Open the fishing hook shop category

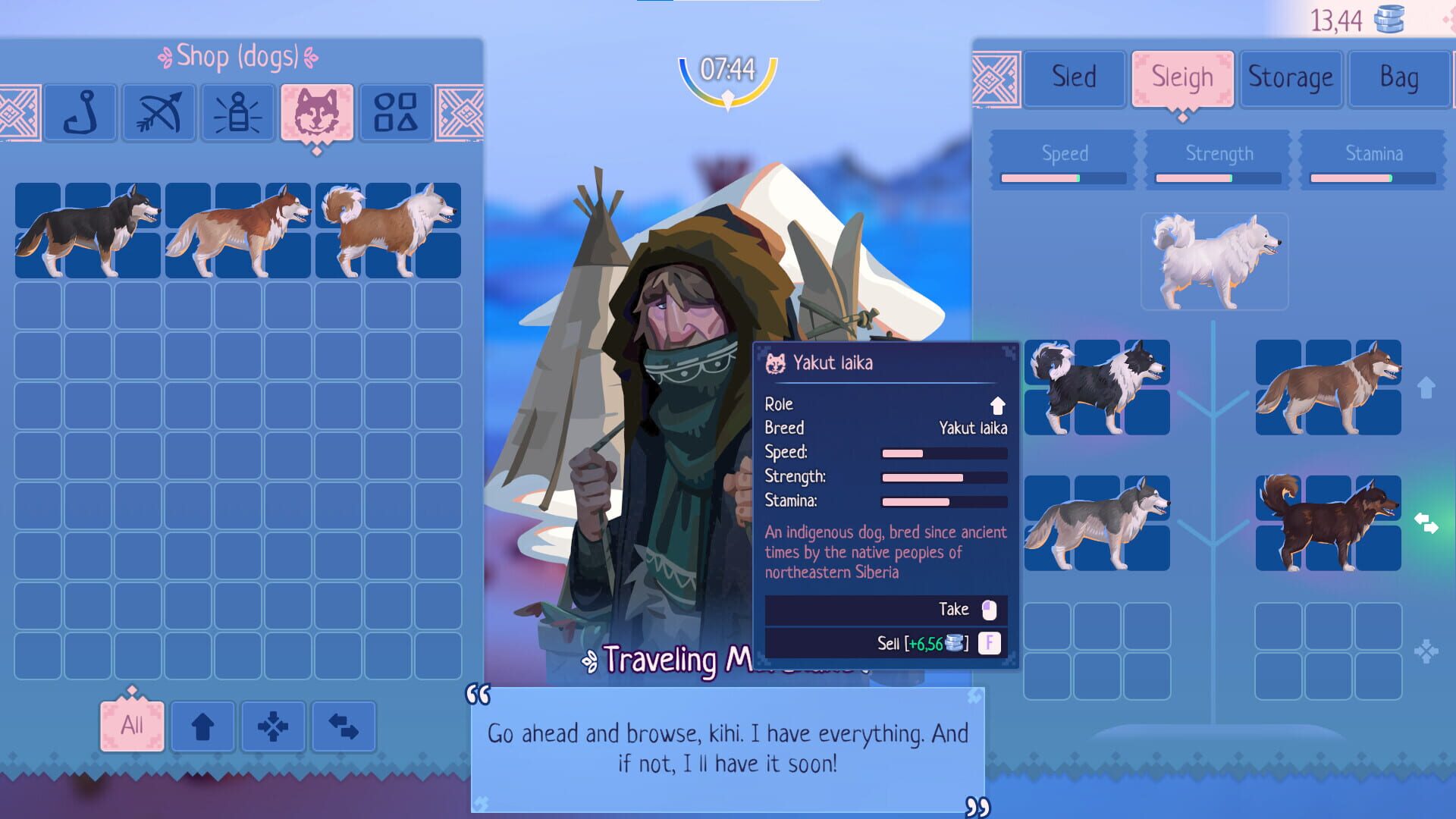pyautogui.click(x=80, y=114)
